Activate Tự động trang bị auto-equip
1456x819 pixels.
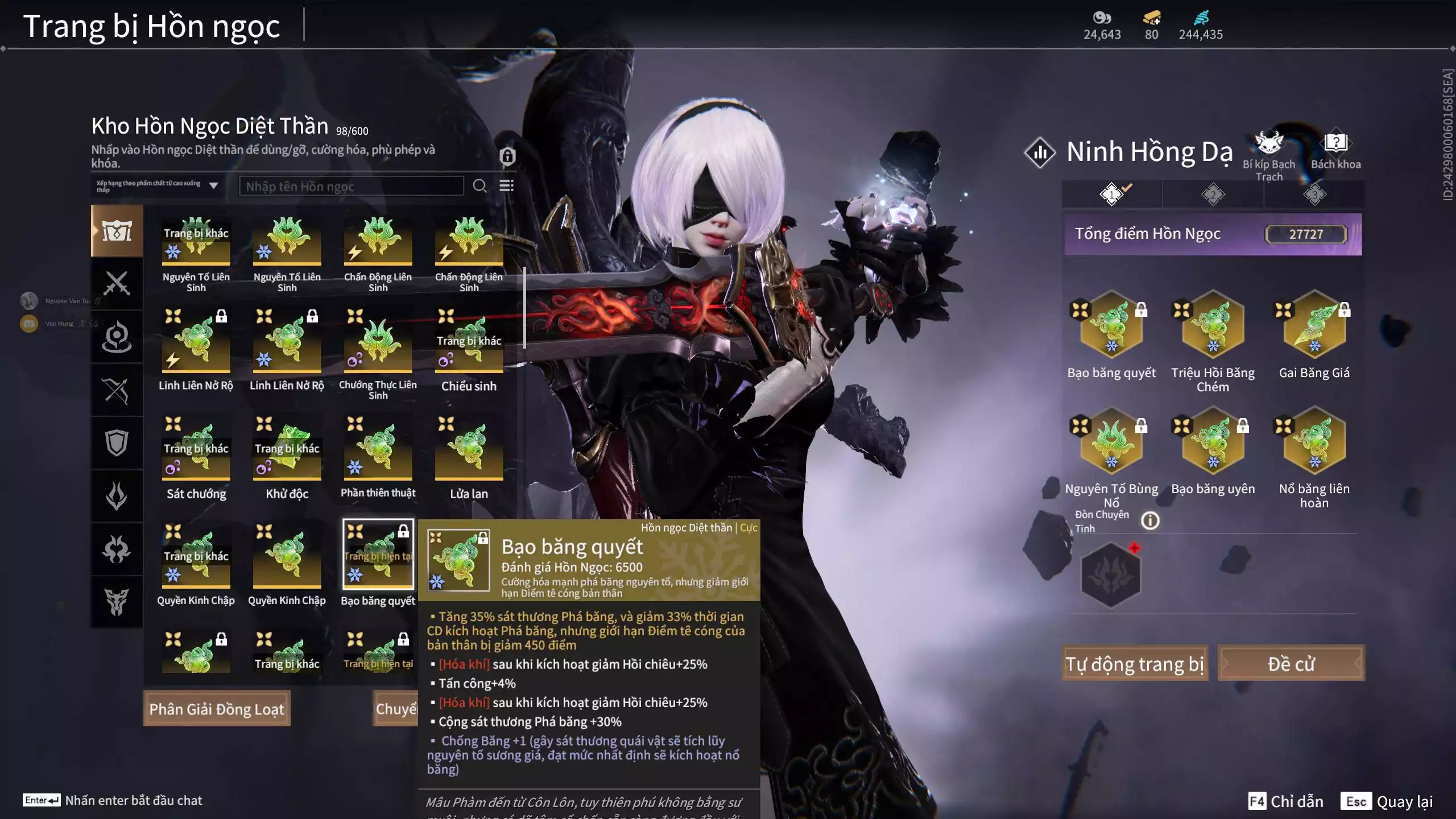coord(1134,663)
